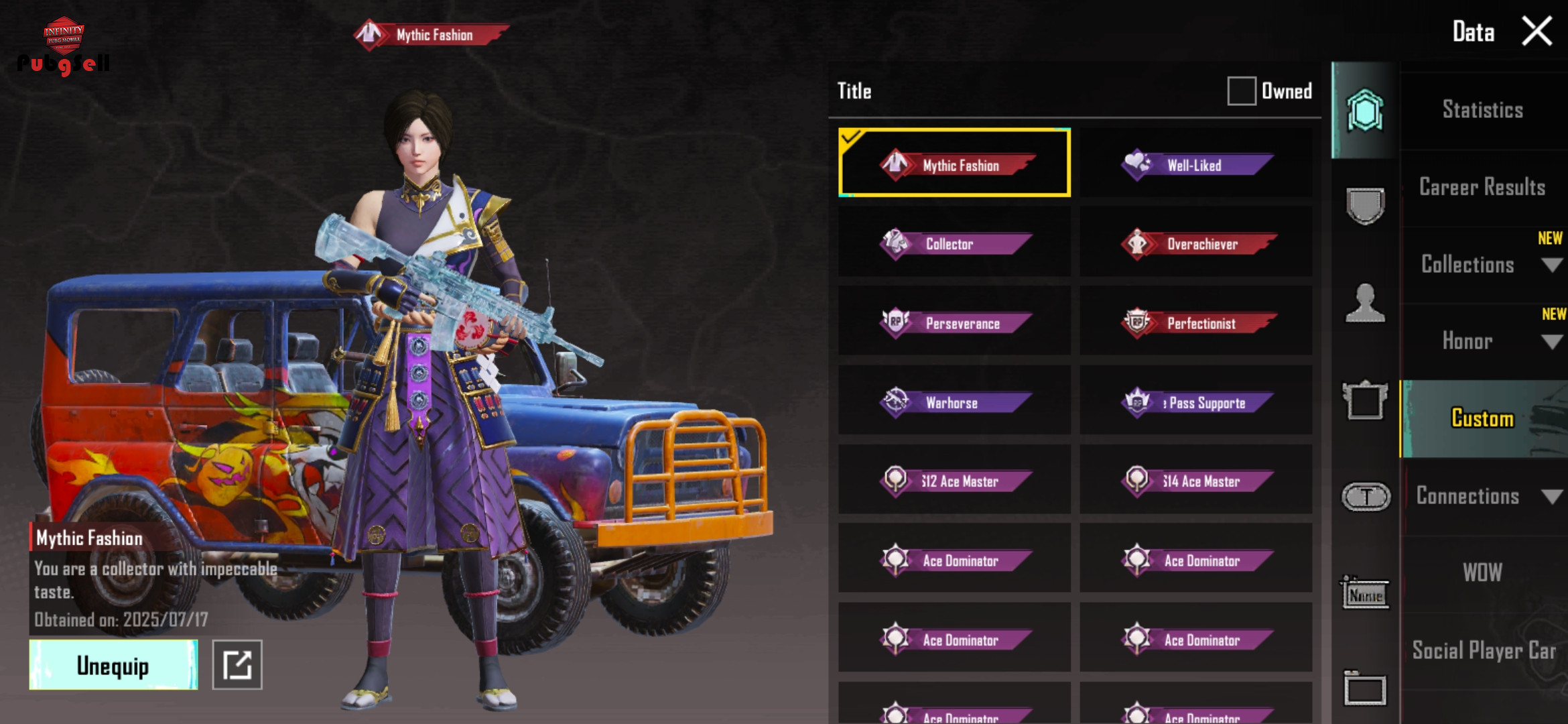Select the Well-Liked title

(1196, 164)
